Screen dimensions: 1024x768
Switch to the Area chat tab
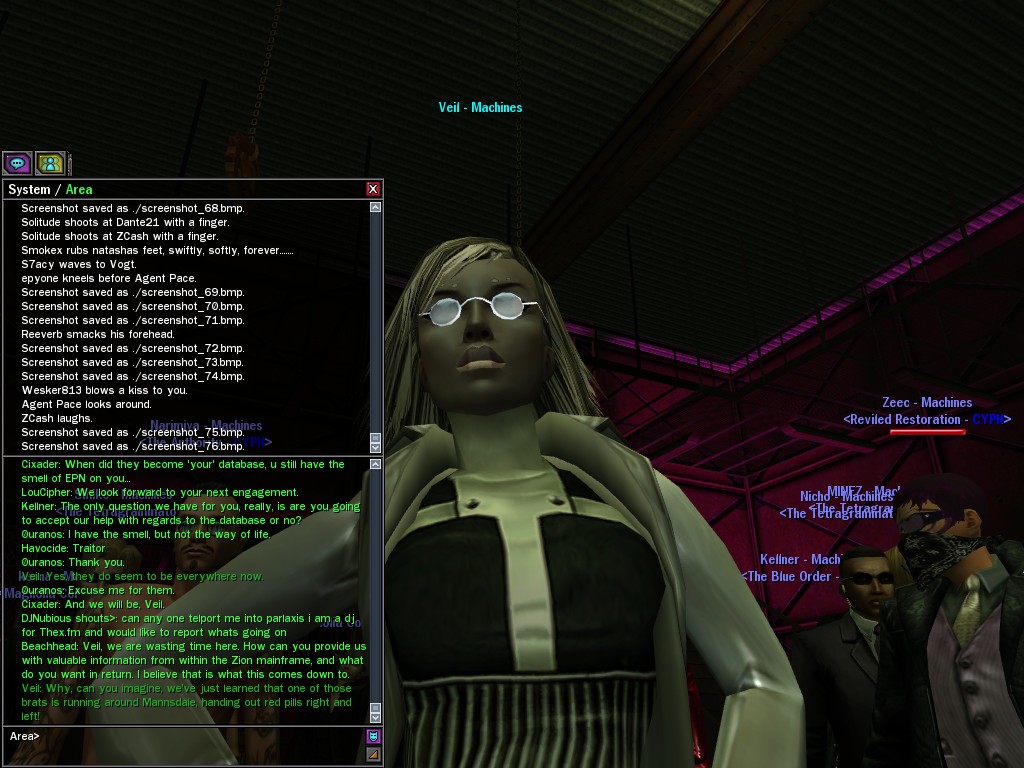pos(79,189)
